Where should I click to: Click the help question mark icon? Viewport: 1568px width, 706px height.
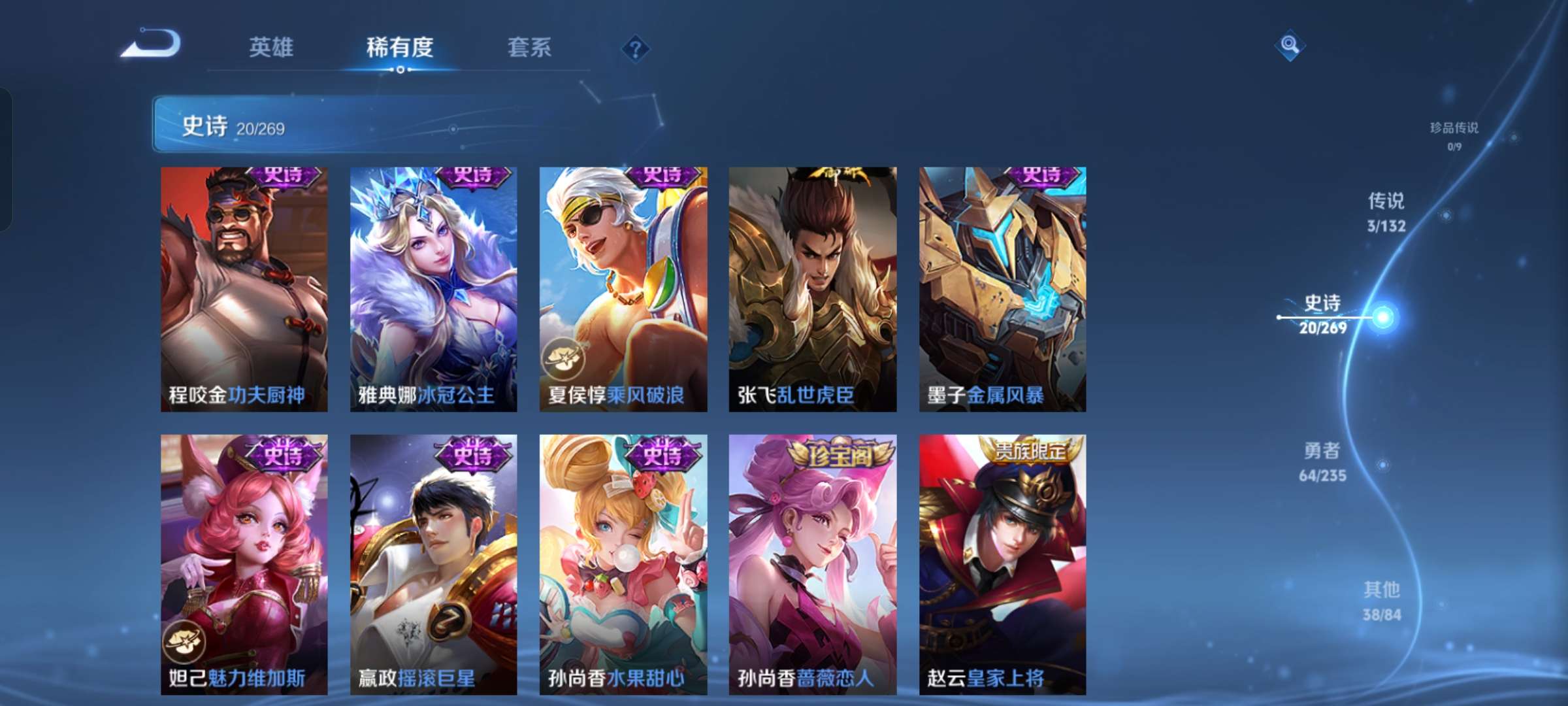636,49
